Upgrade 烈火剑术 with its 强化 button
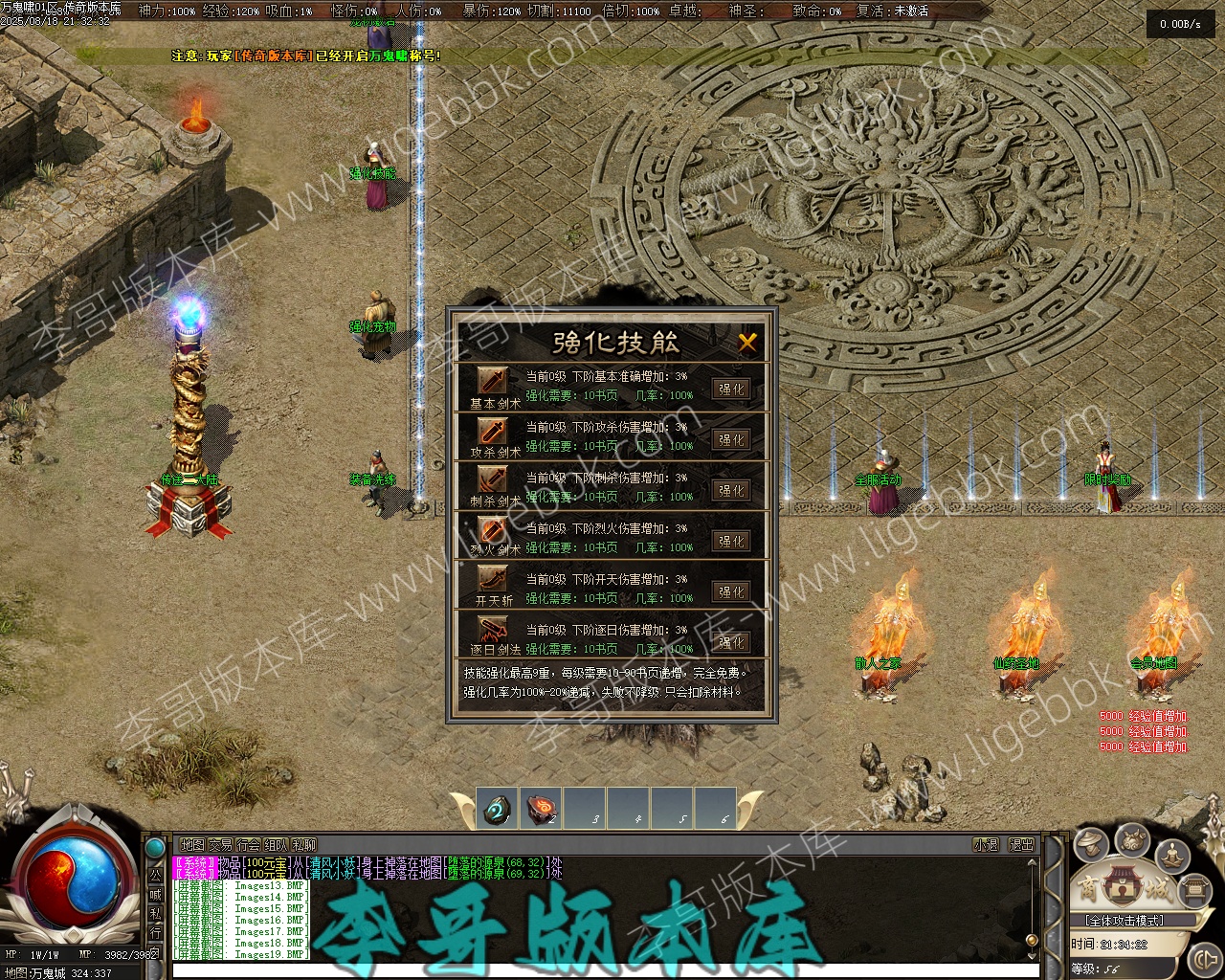Screen dimensions: 1225x980 click(x=731, y=542)
